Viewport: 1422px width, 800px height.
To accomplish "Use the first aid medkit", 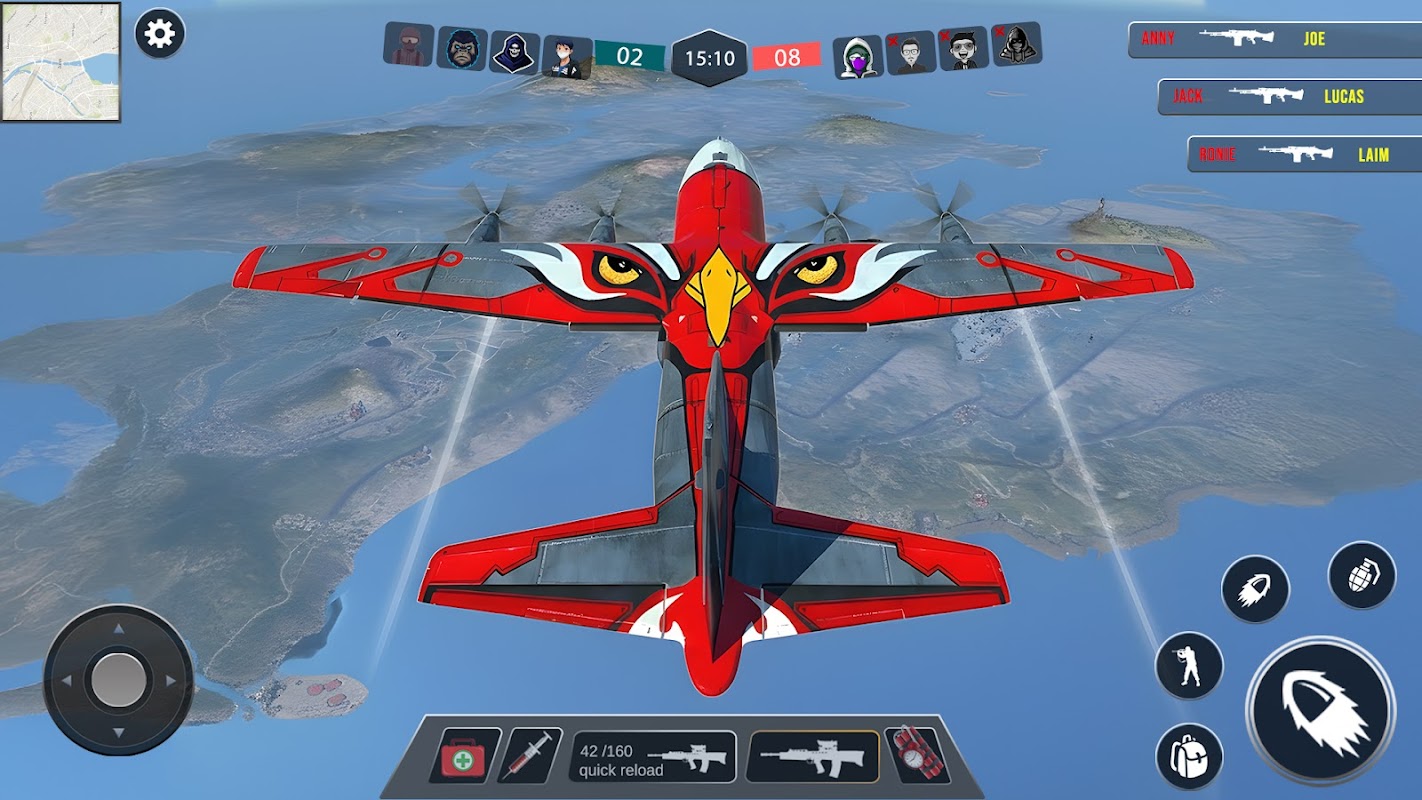I will pyautogui.click(x=465, y=755).
